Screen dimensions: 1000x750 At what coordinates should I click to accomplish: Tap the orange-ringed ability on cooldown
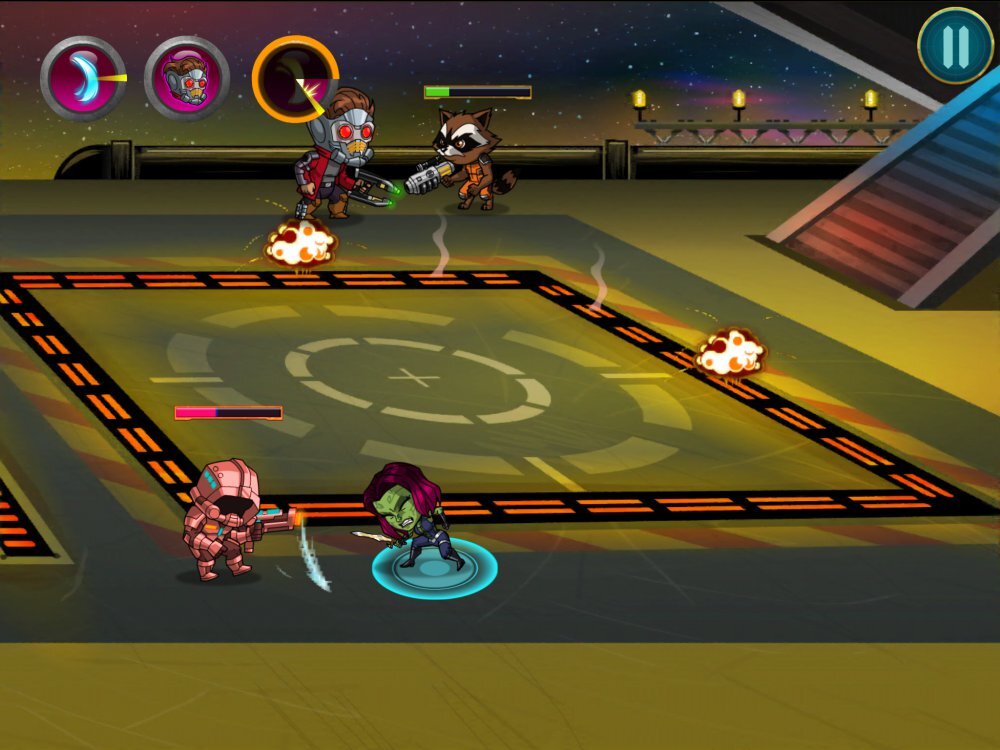(x=294, y=78)
